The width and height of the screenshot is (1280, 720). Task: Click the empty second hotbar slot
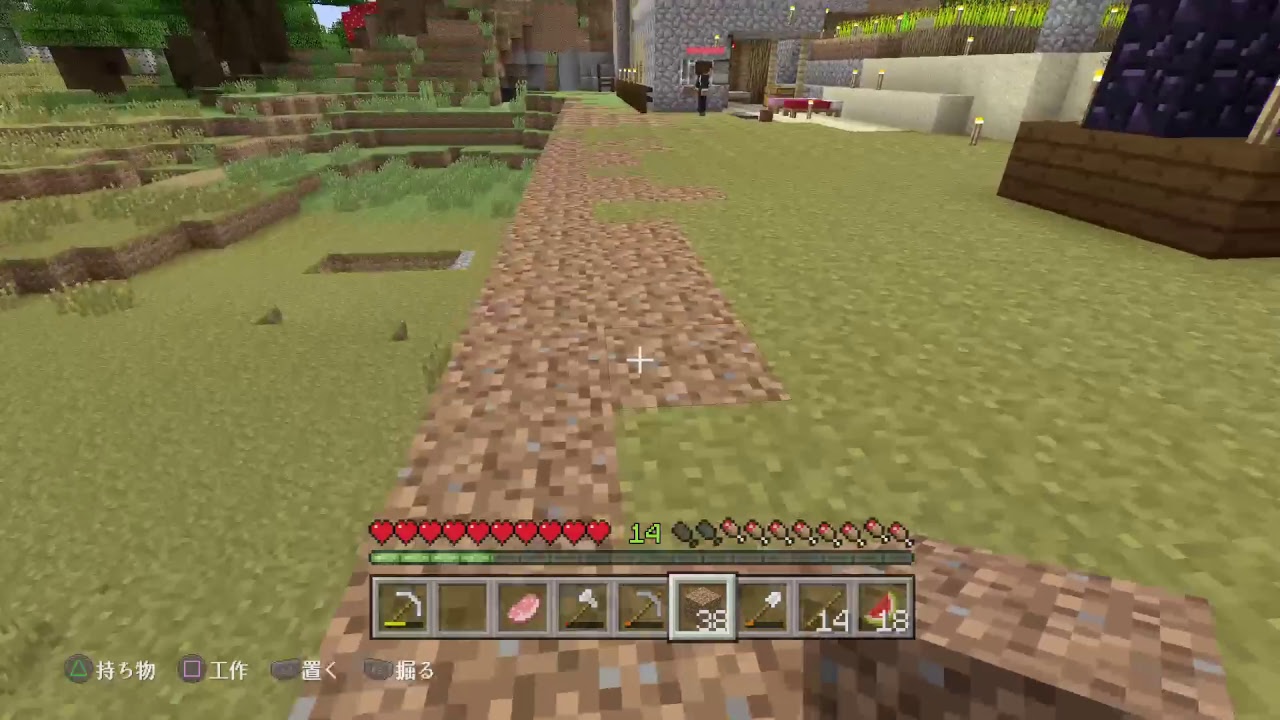coord(464,604)
